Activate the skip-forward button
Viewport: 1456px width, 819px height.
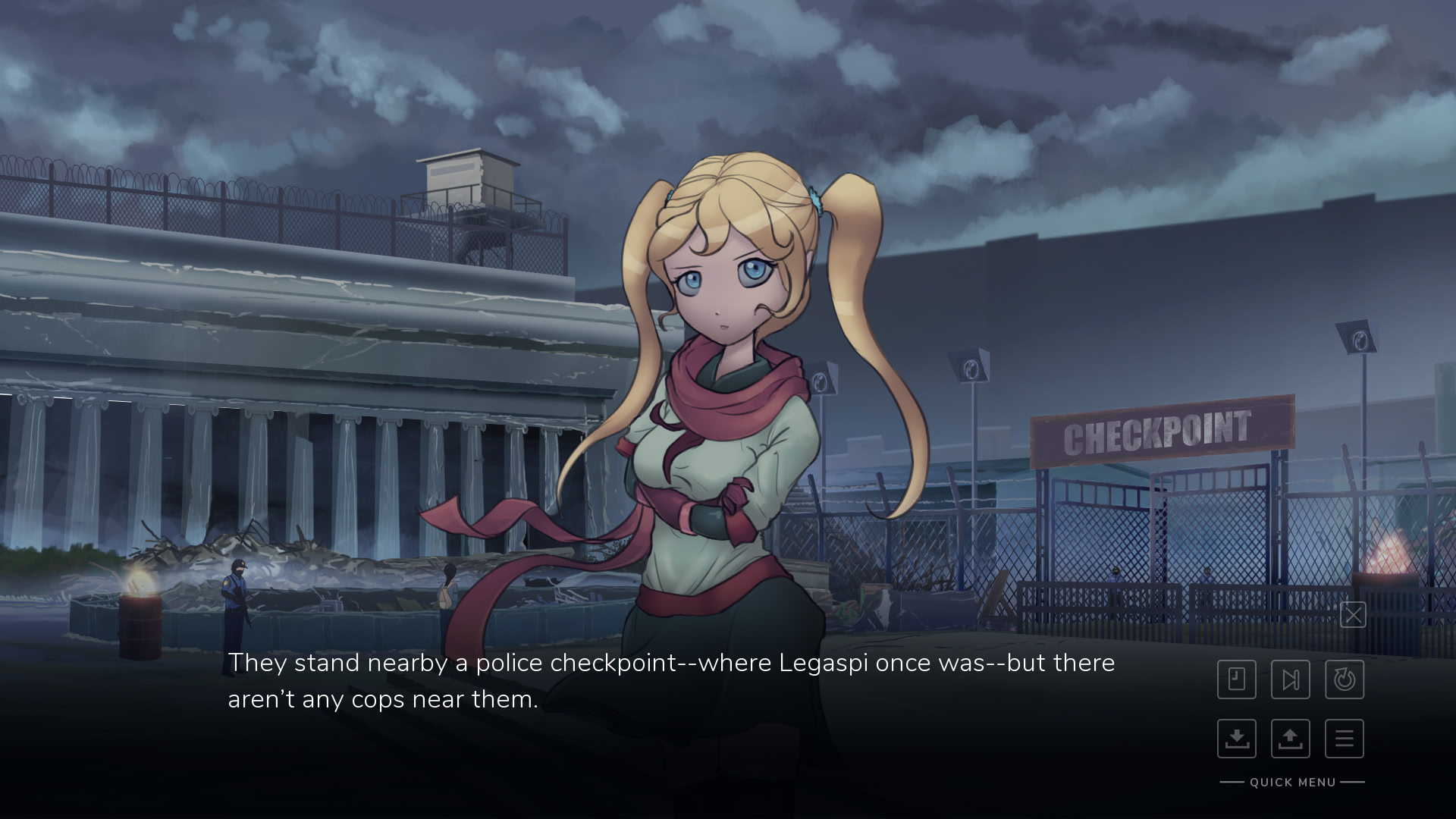[1291, 679]
